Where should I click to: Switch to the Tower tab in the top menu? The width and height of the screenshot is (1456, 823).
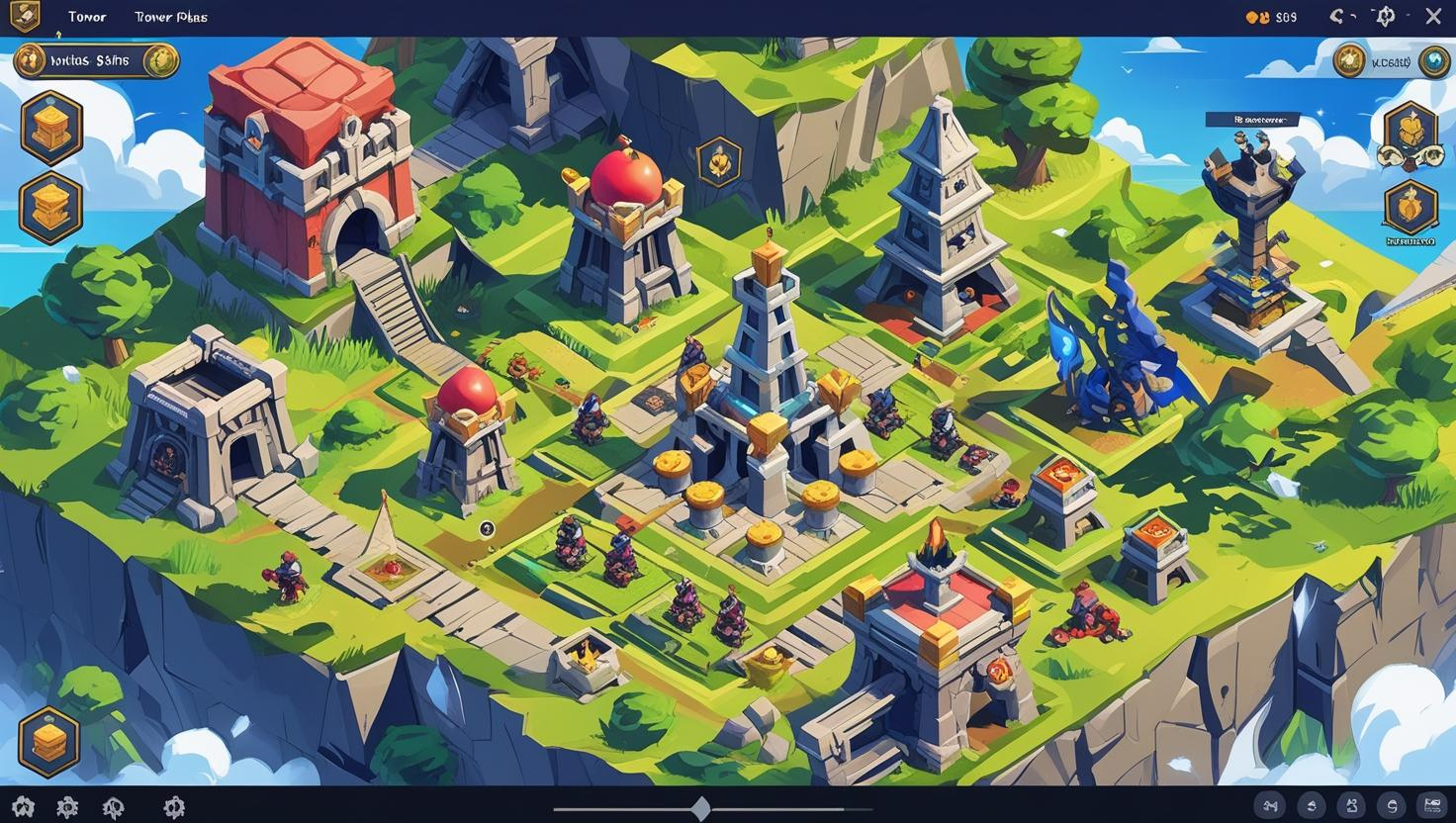(x=86, y=16)
